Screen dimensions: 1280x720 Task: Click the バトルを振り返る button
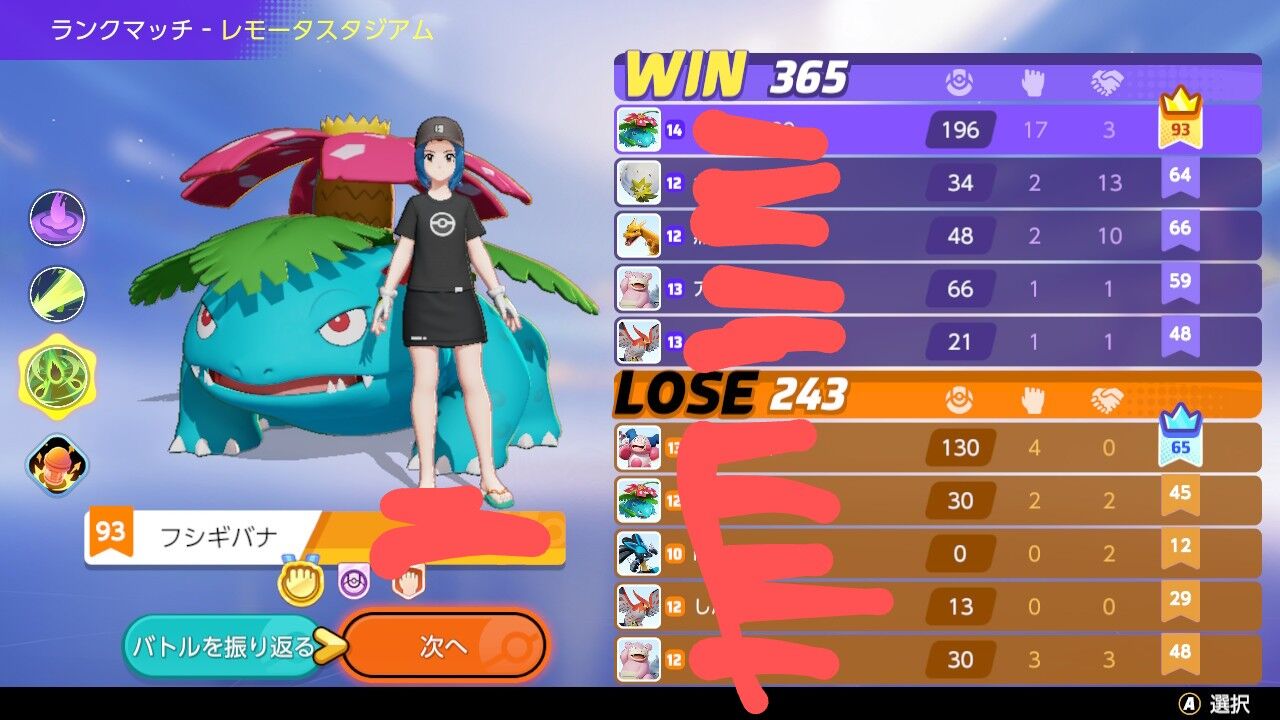[x=225, y=646]
